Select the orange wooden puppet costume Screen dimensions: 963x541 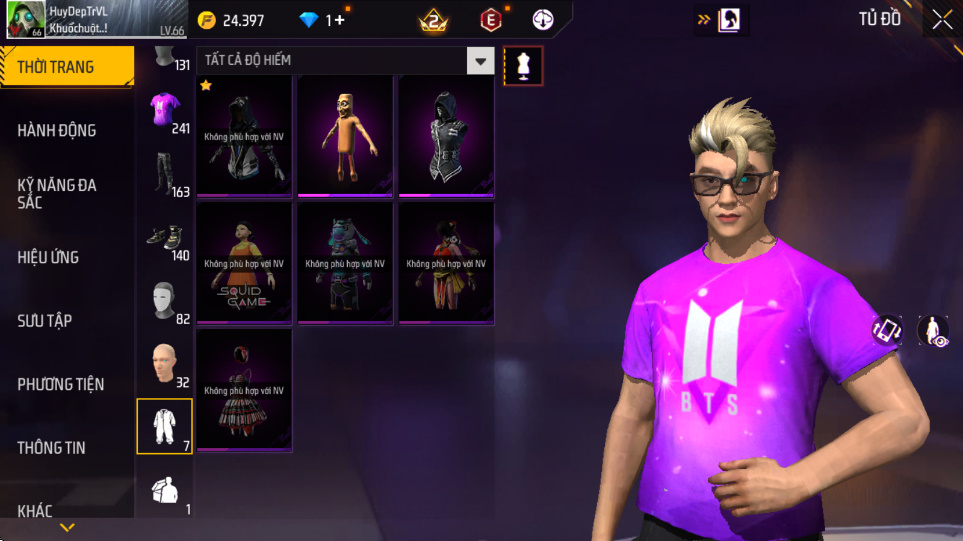(x=345, y=136)
